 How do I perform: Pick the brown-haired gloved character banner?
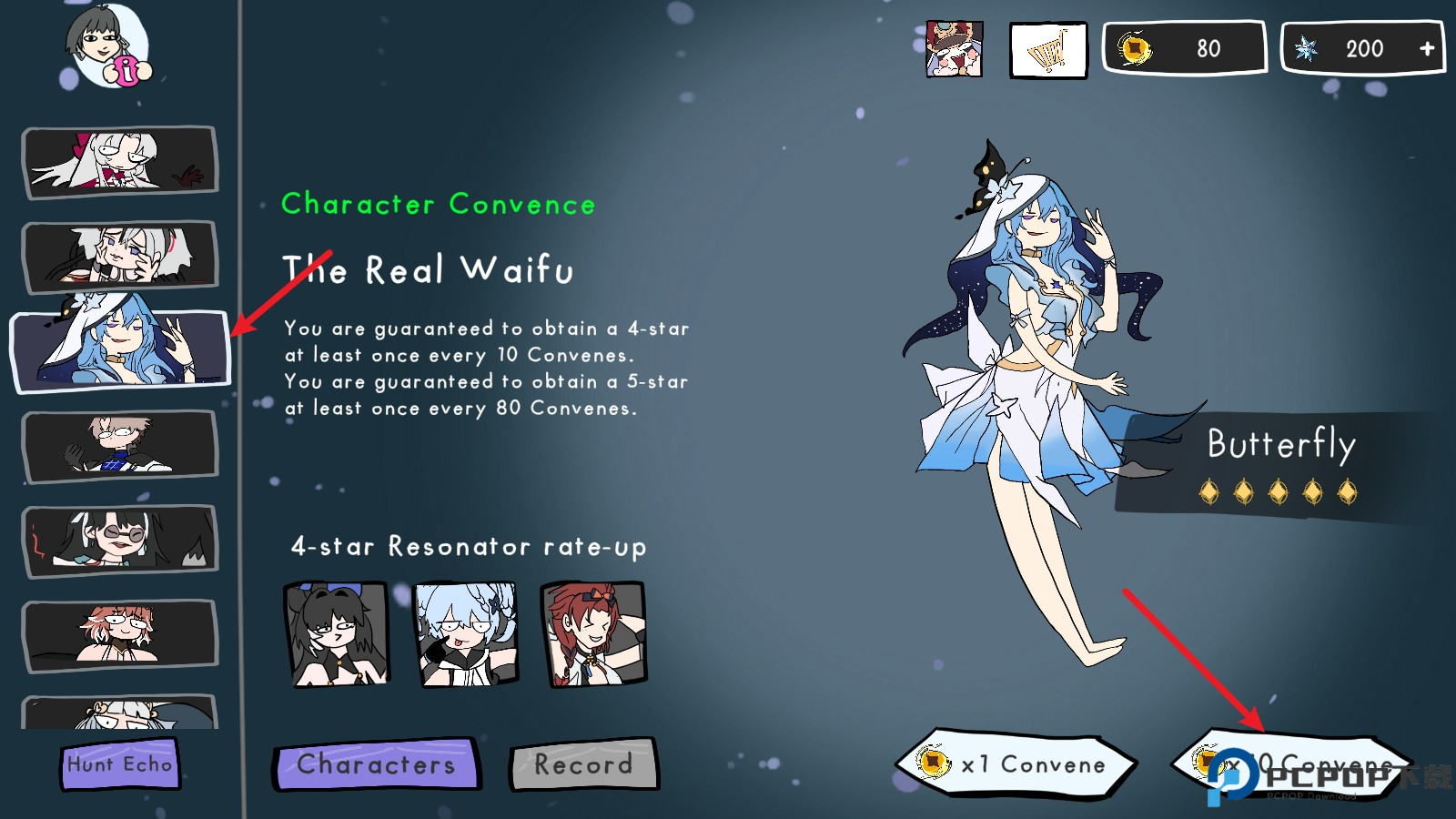coord(120,445)
